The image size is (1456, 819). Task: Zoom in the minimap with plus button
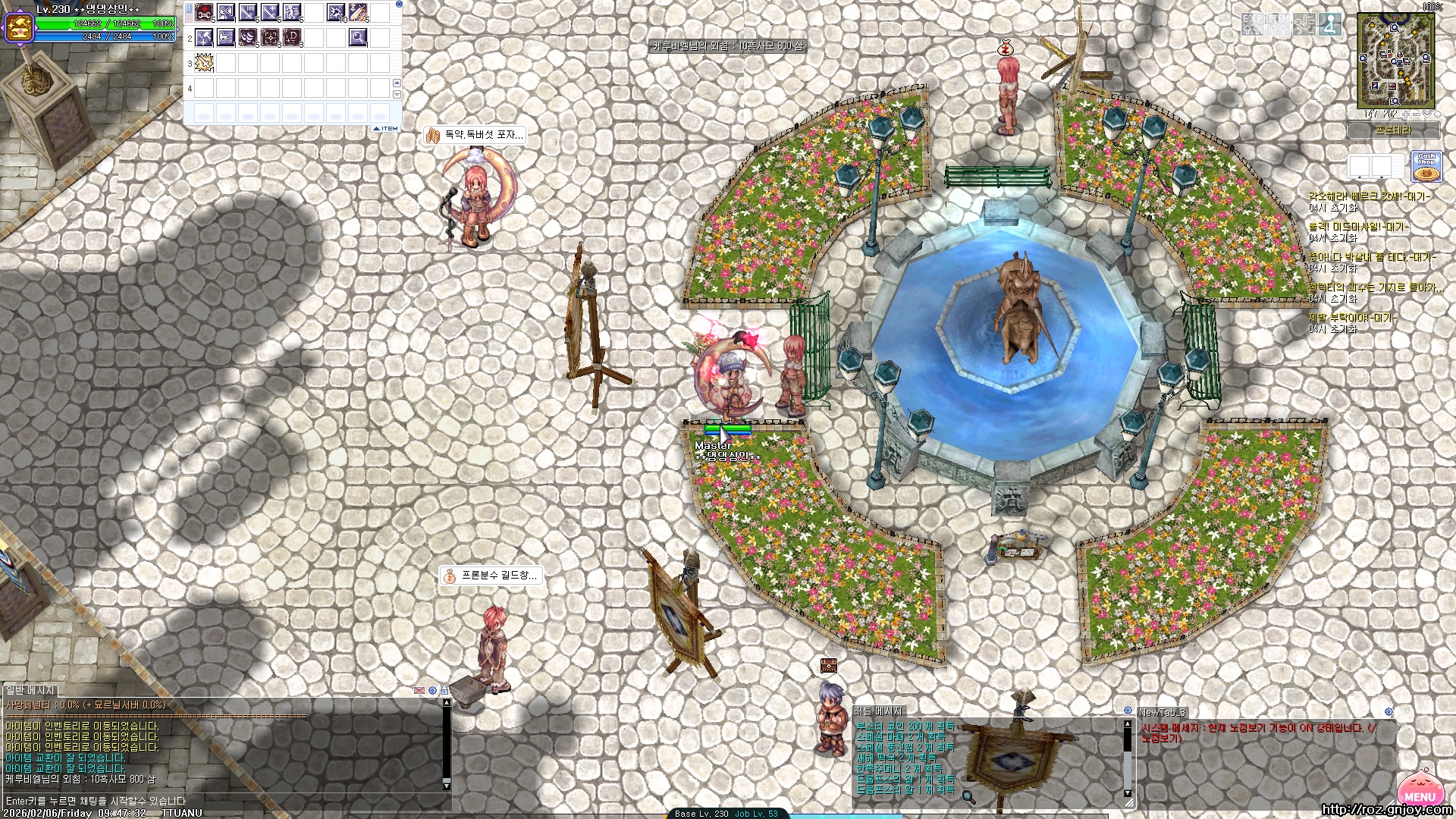coord(1405,115)
